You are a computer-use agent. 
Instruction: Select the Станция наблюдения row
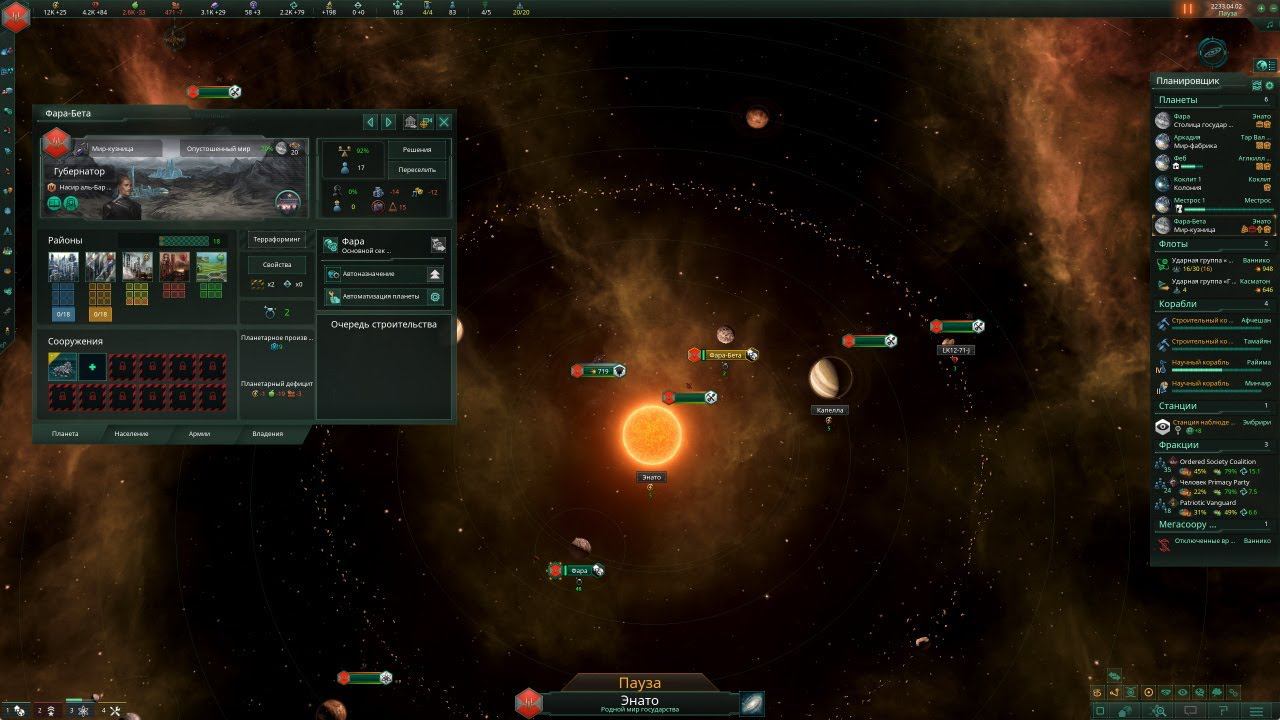tap(1212, 426)
